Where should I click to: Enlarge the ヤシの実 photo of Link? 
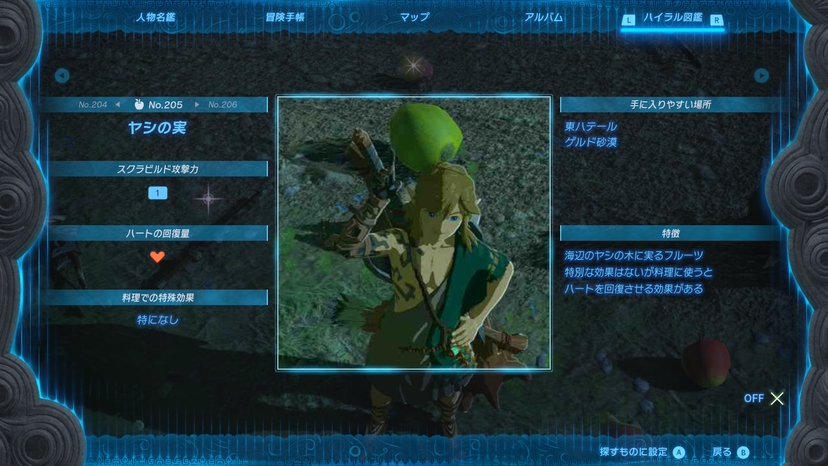(x=414, y=233)
